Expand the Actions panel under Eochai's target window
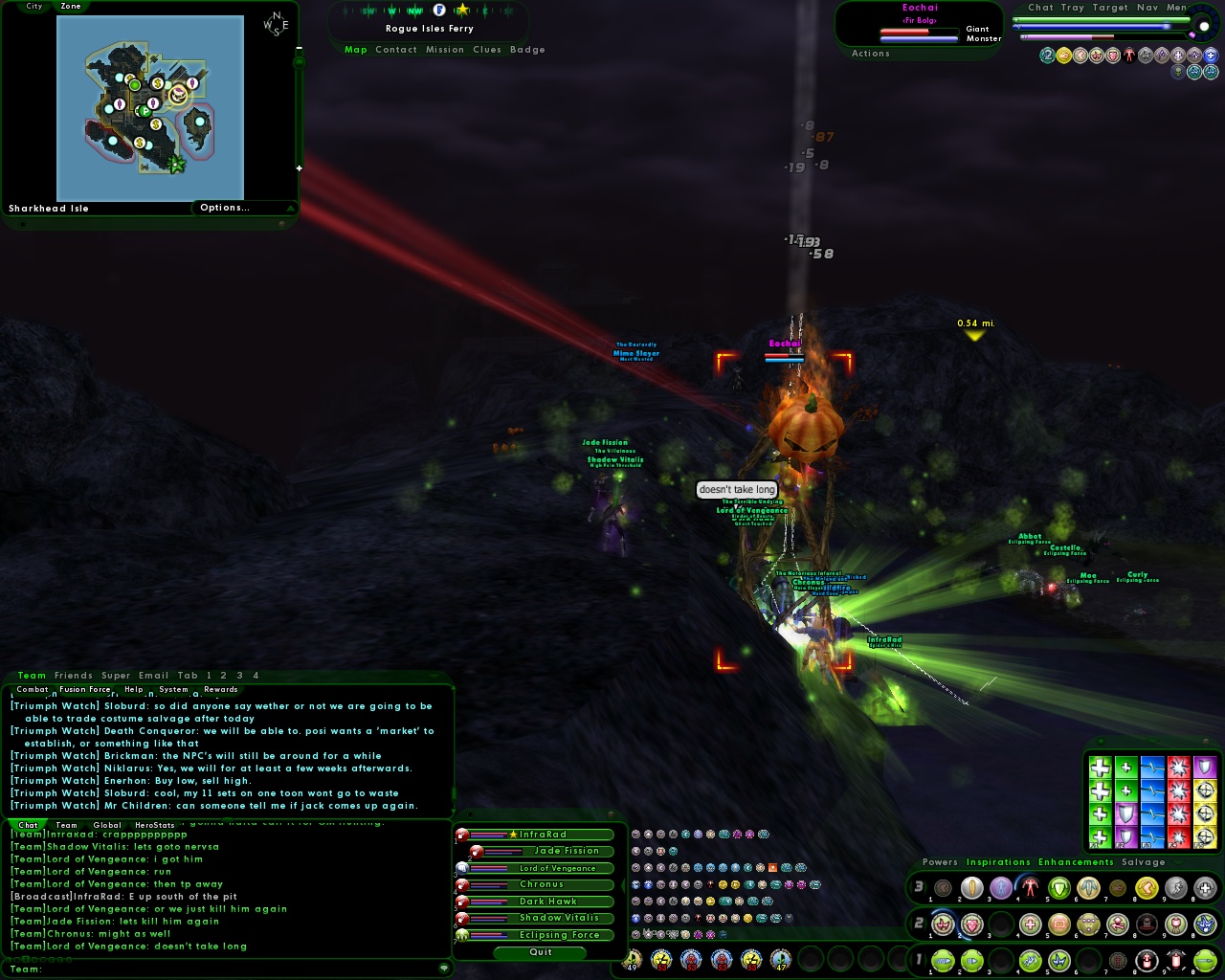The width and height of the screenshot is (1225, 980). pos(871,54)
